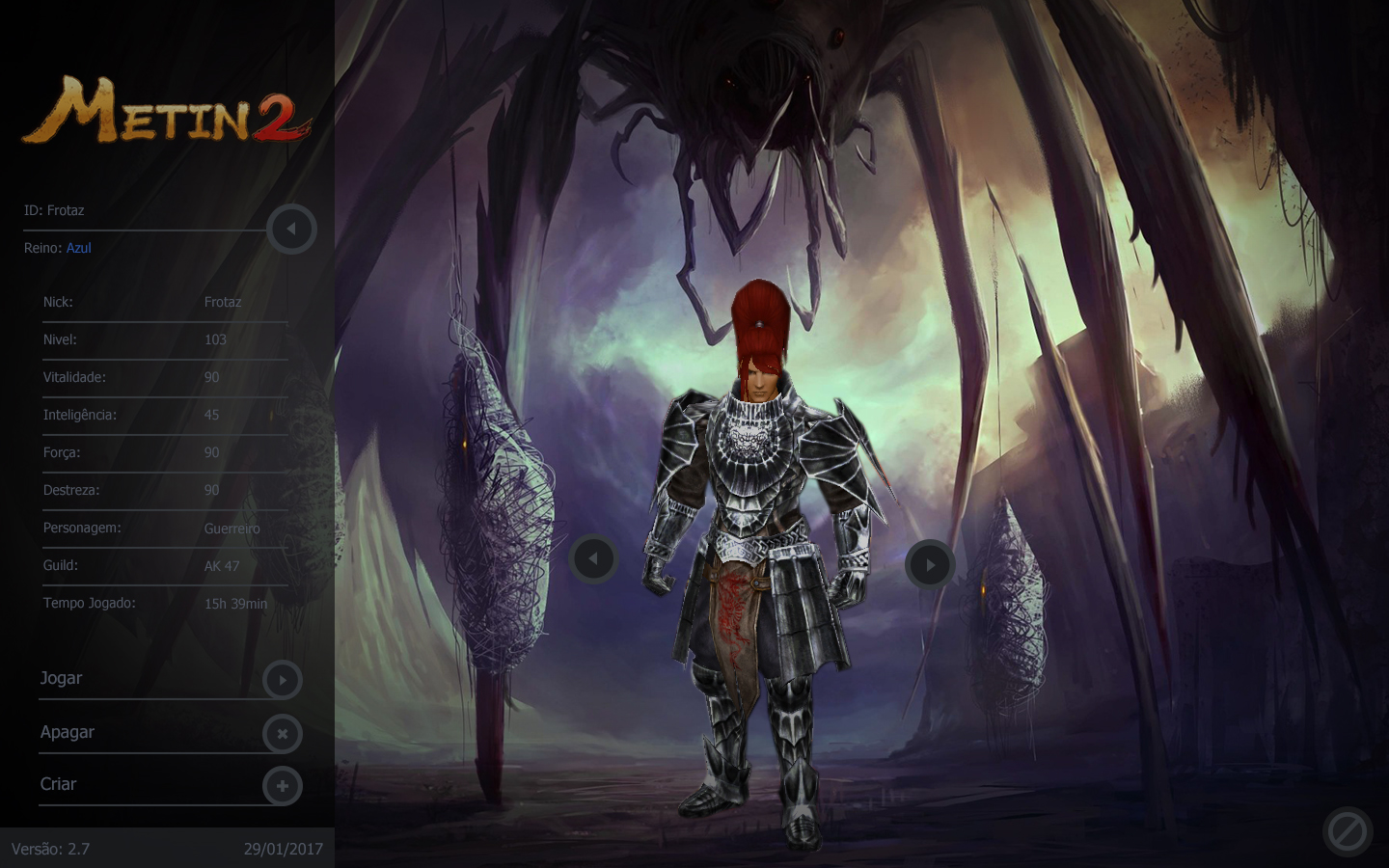The image size is (1389, 868).
Task: Show the next character with right arrow
Action: [930, 564]
